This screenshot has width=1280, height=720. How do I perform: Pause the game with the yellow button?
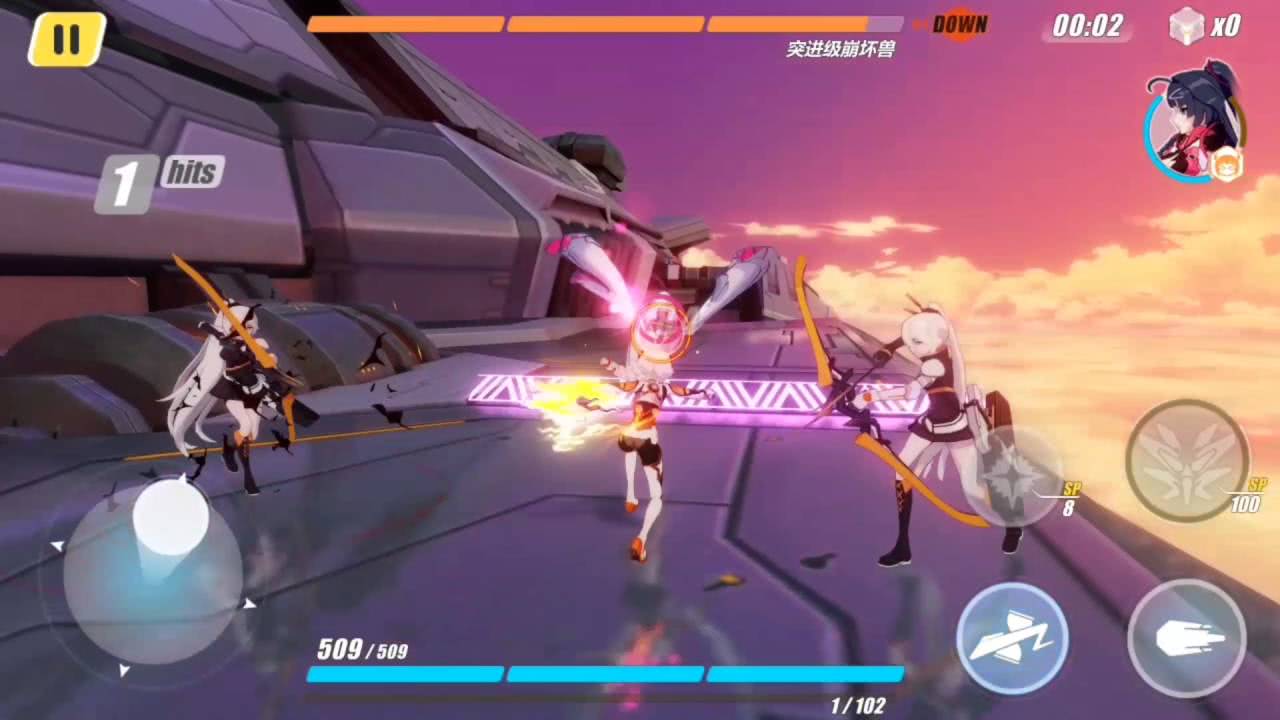click(x=66, y=39)
